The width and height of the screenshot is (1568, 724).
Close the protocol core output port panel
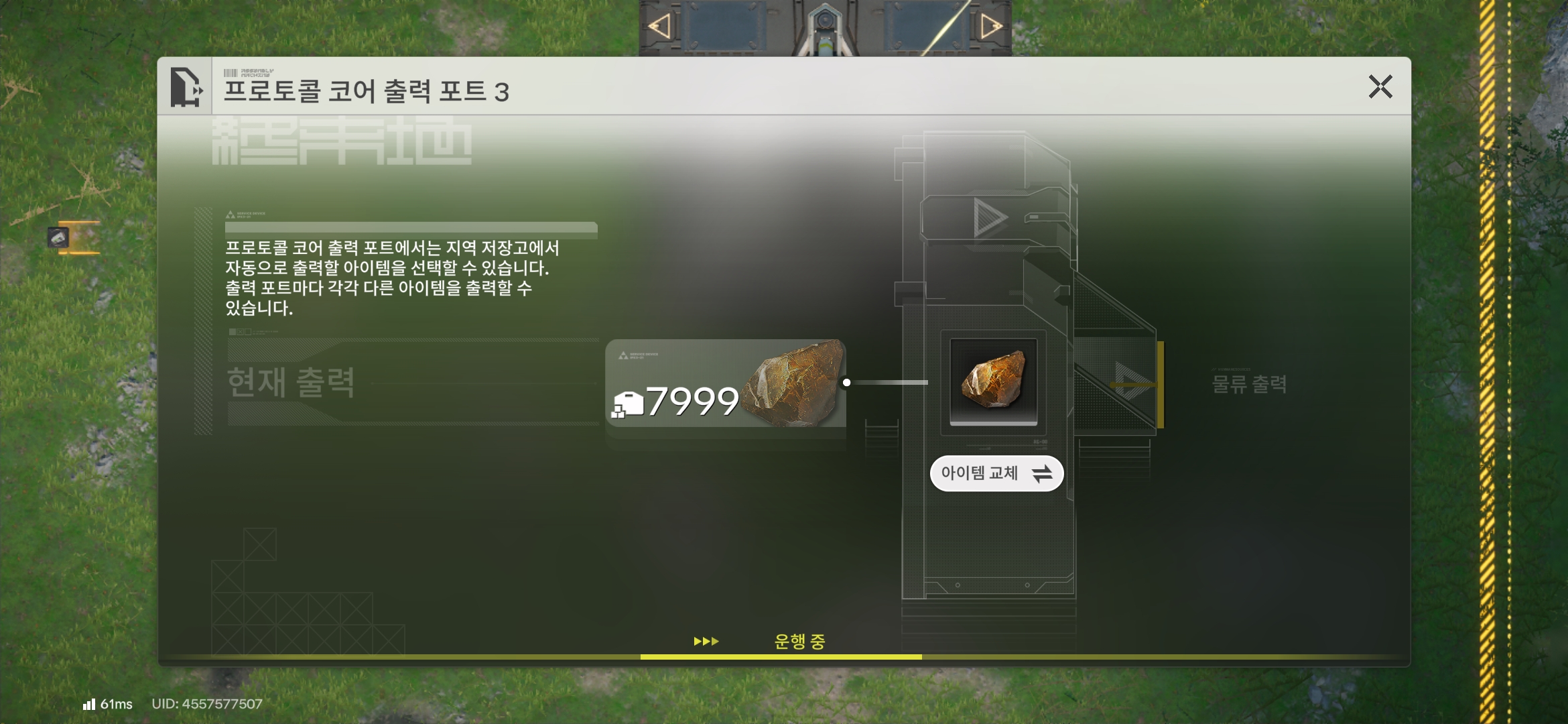click(x=1380, y=87)
